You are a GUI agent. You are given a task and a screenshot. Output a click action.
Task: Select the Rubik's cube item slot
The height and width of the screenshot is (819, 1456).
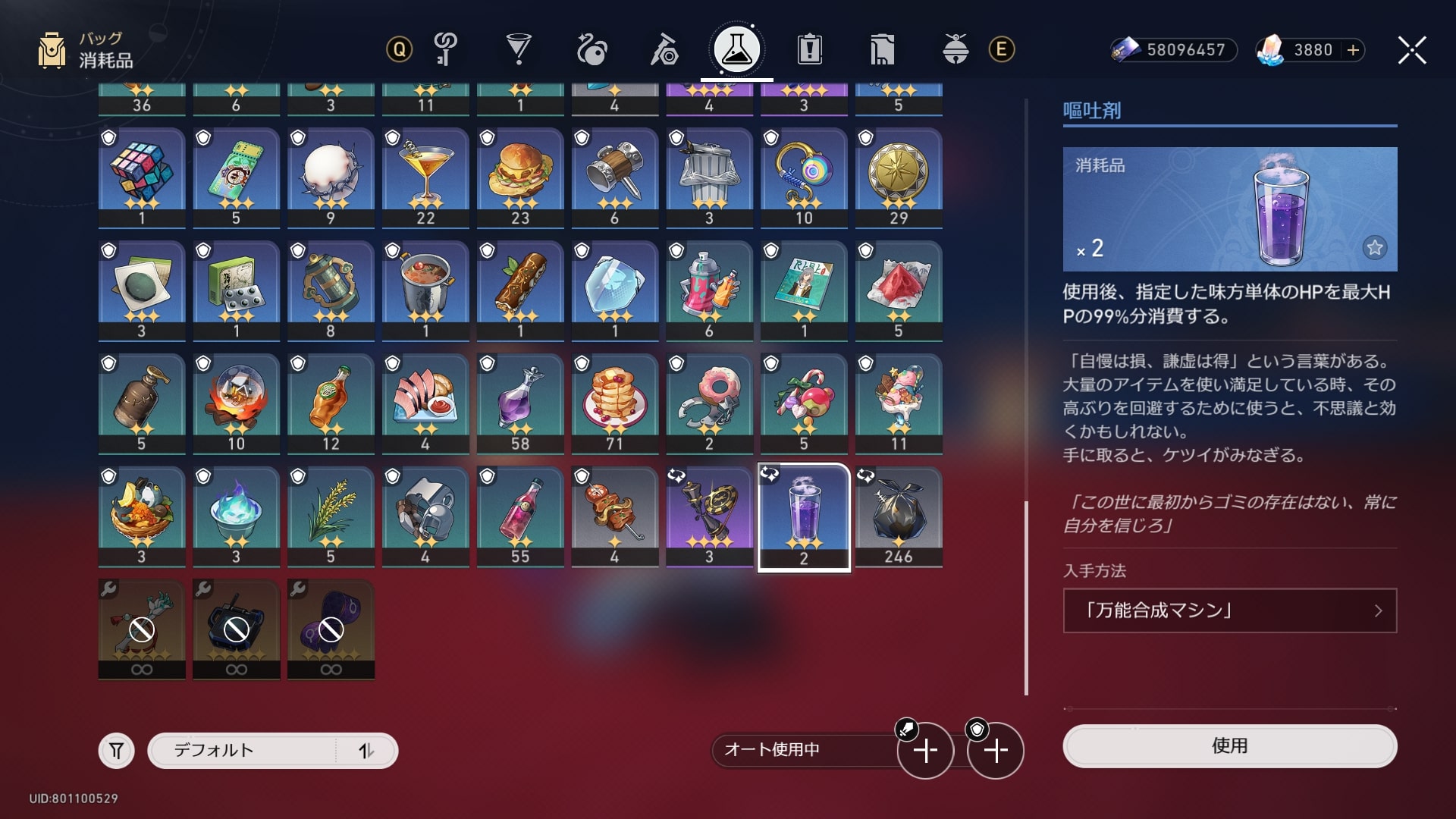(142, 177)
